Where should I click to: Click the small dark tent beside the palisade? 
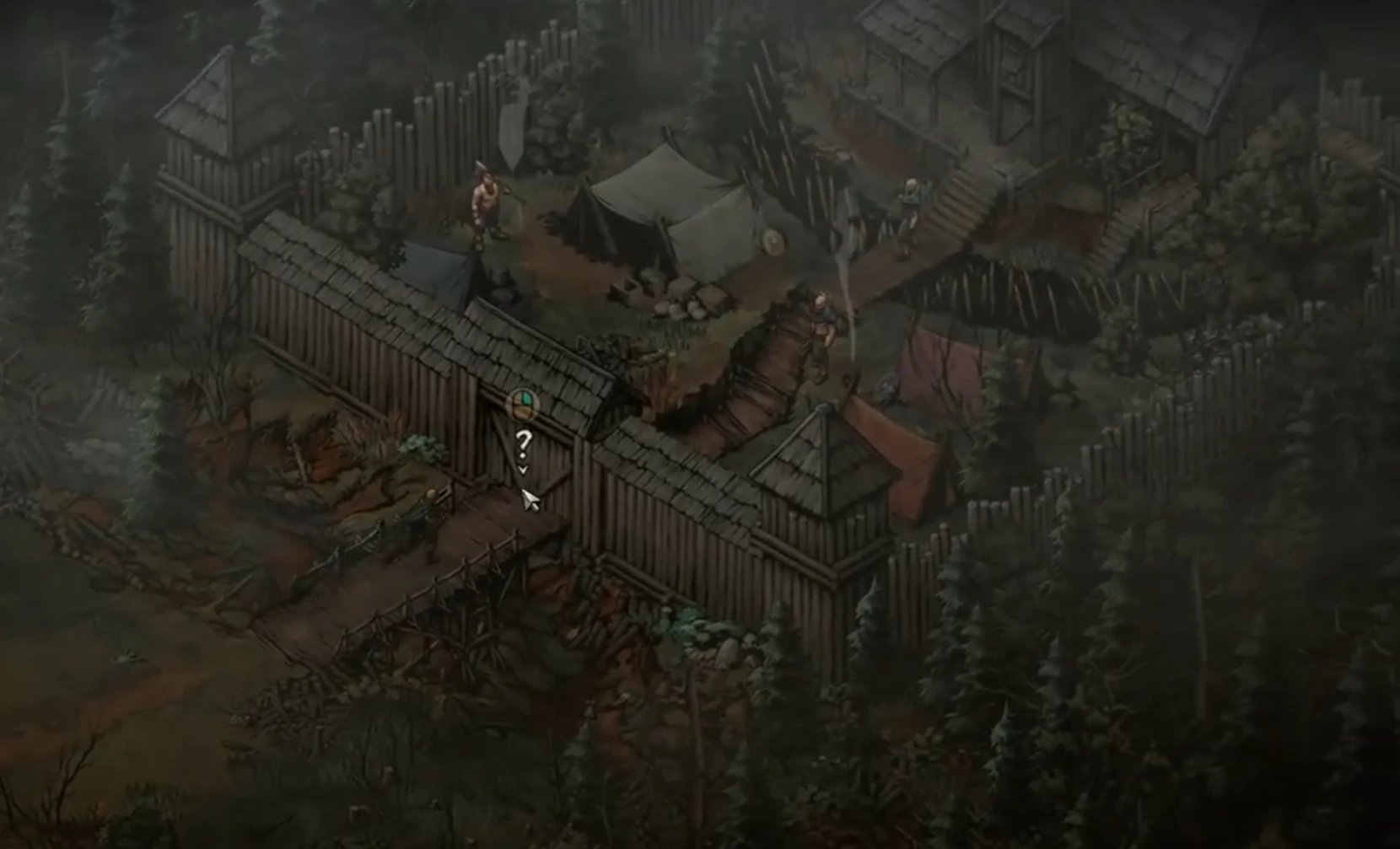coord(439,270)
